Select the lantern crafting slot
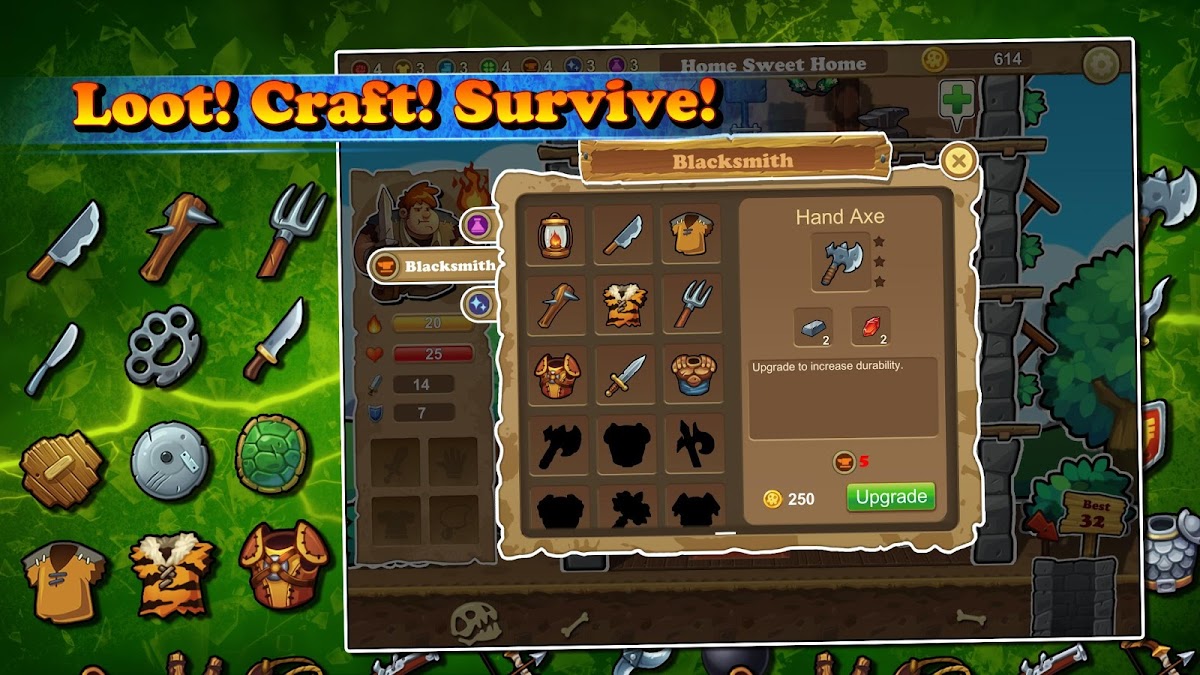This screenshot has width=1200, height=675. 556,236
